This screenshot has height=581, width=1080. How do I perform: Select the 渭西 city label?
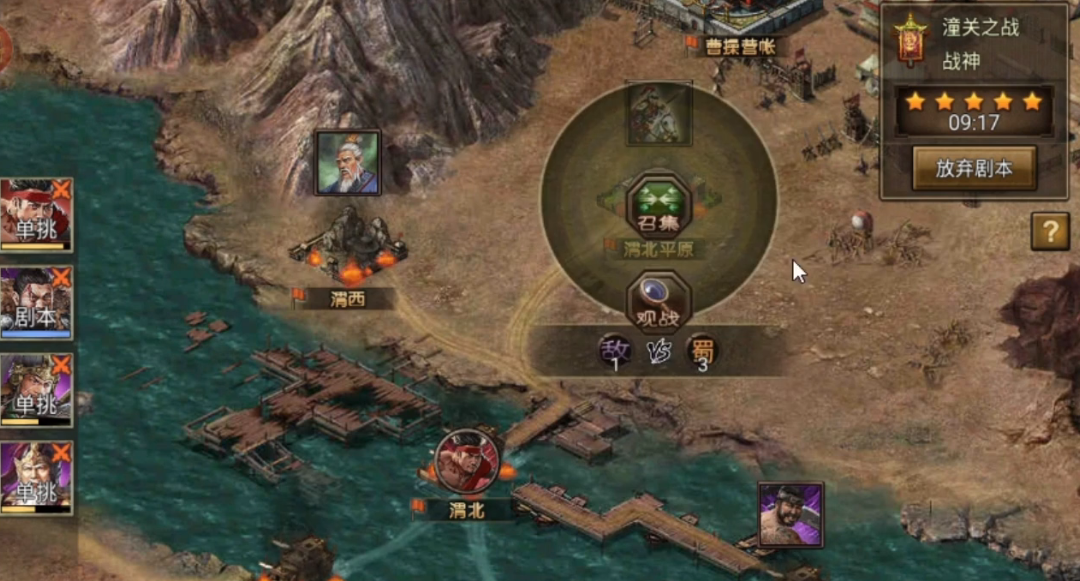tap(345, 298)
